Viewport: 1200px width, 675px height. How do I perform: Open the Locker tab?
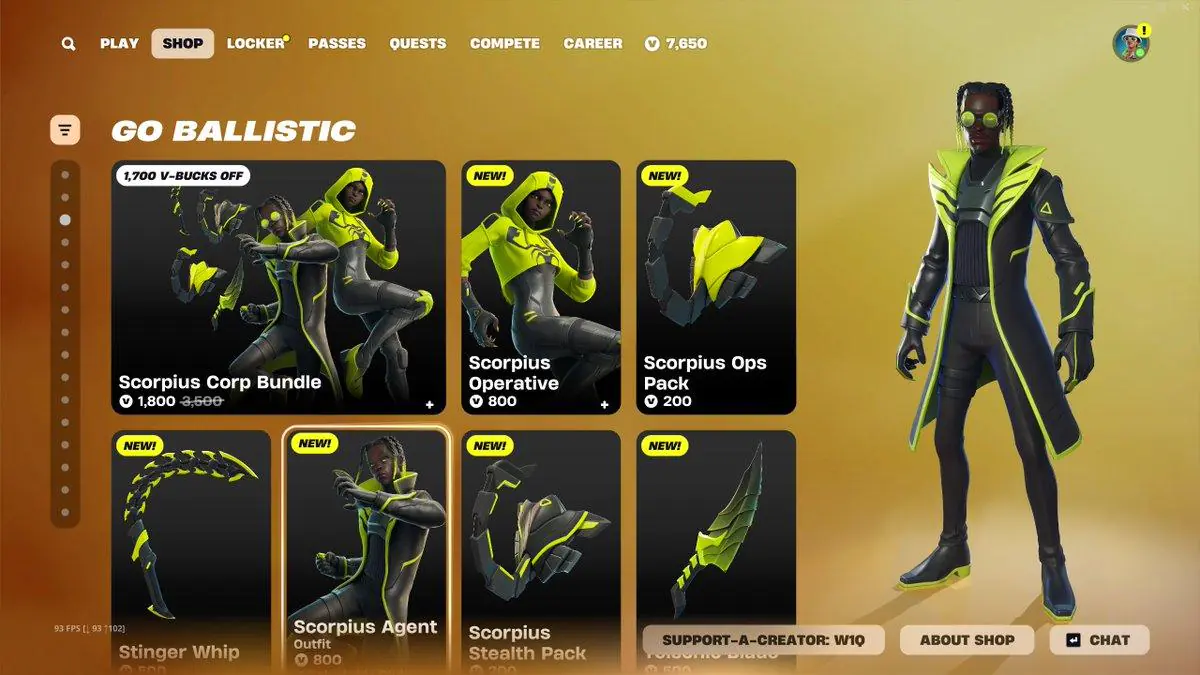click(x=256, y=44)
